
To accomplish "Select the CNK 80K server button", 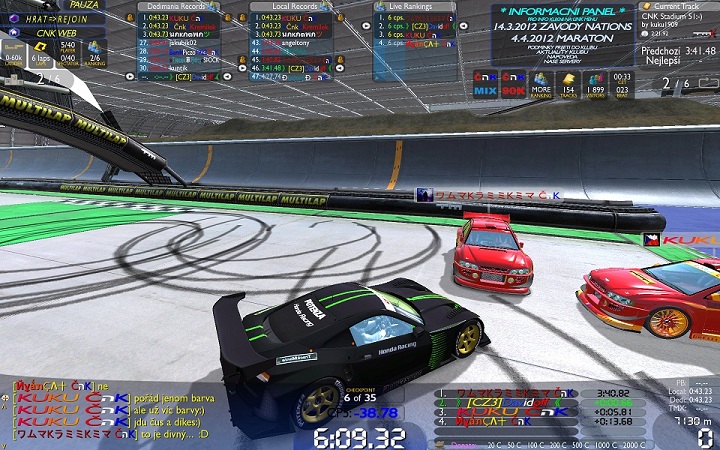I will tap(512, 83).
